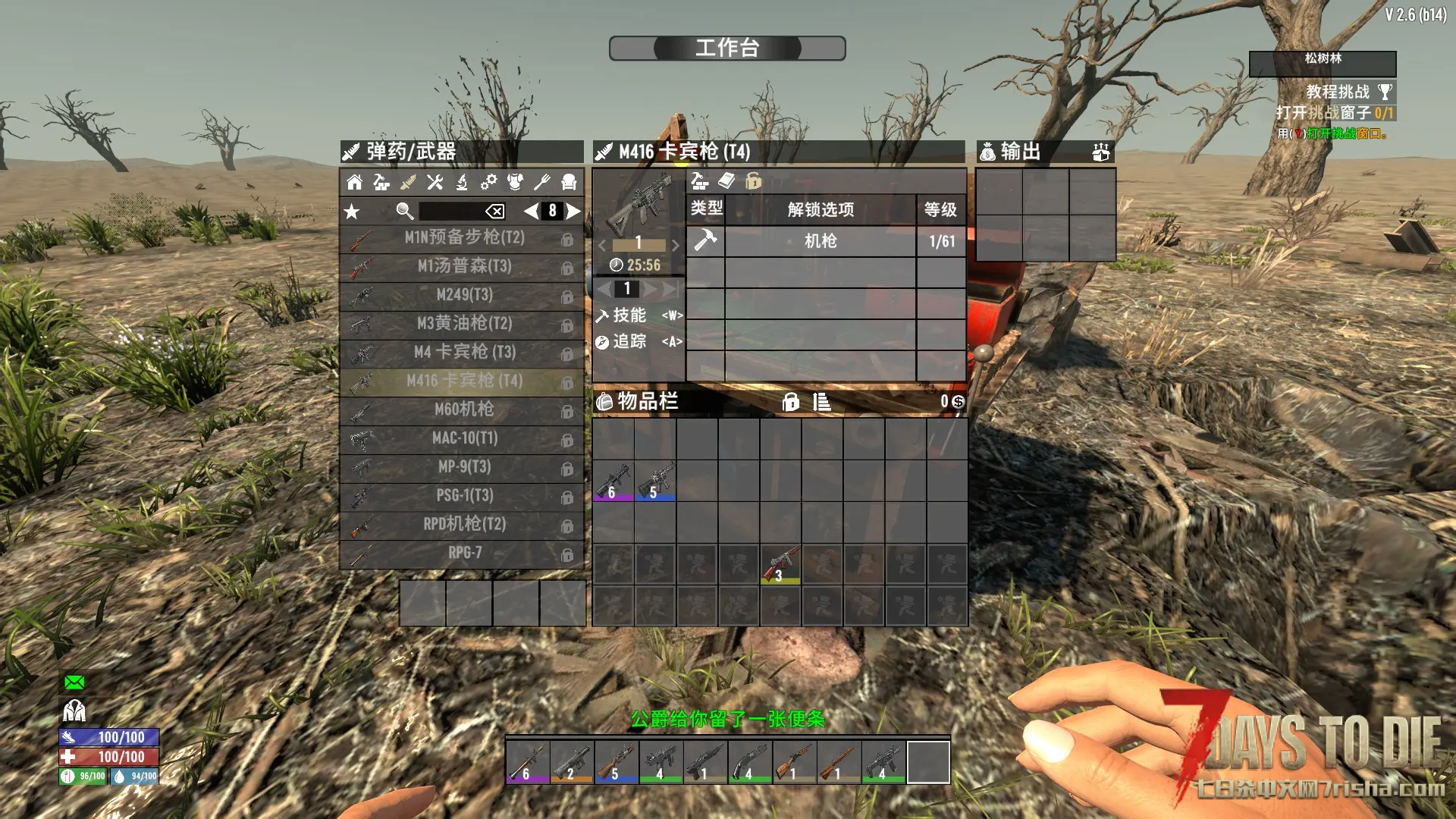
Task: Toggle the inventory lock icon
Action: (x=790, y=402)
